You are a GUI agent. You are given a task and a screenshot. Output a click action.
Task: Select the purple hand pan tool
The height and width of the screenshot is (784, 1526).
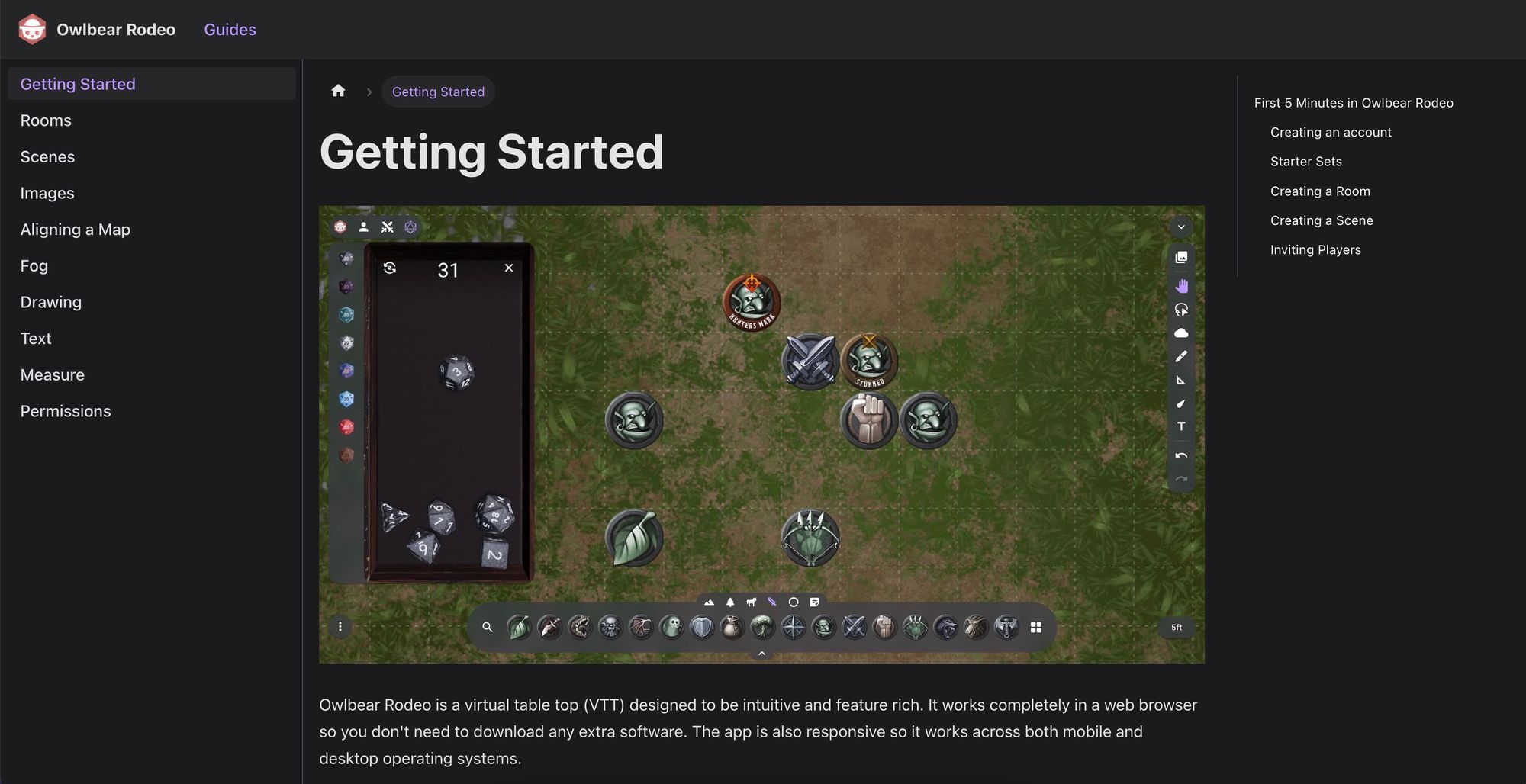click(x=1181, y=285)
